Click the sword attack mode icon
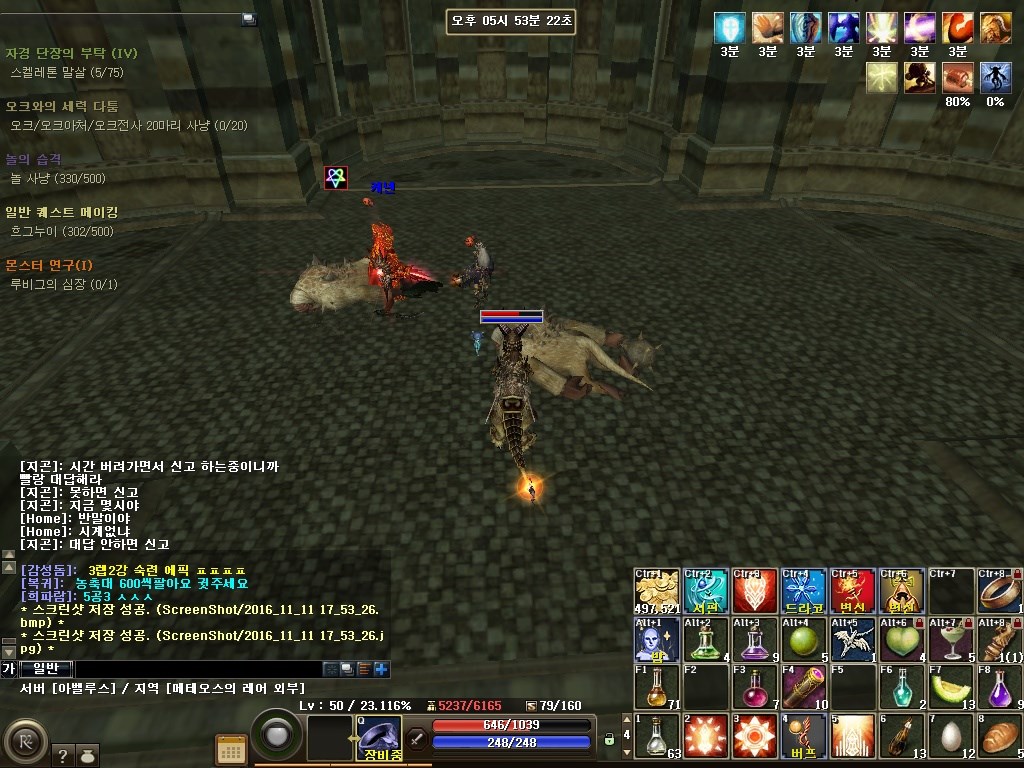This screenshot has height=768, width=1024. click(417, 739)
